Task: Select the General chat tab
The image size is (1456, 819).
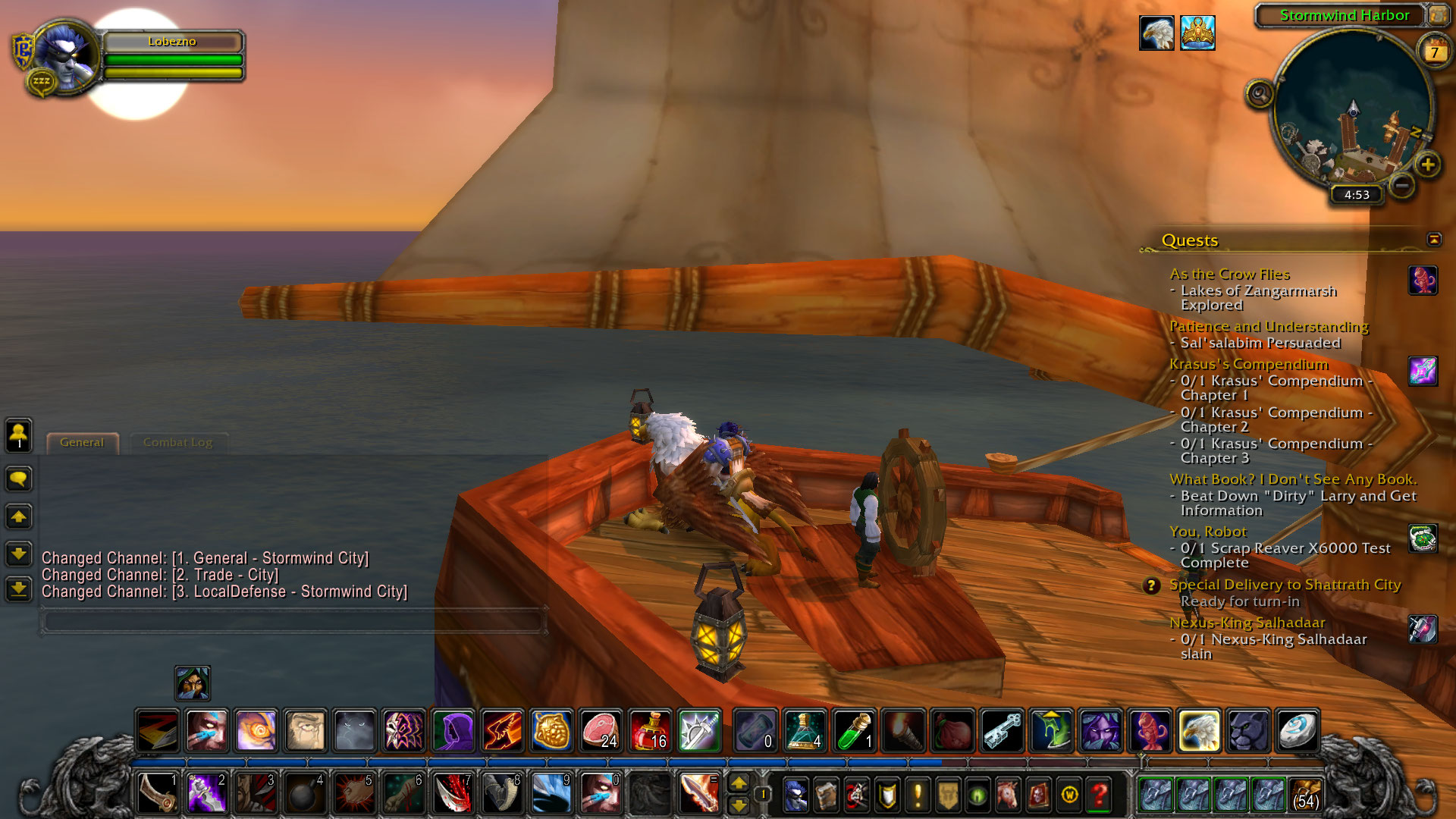Action: [82, 442]
